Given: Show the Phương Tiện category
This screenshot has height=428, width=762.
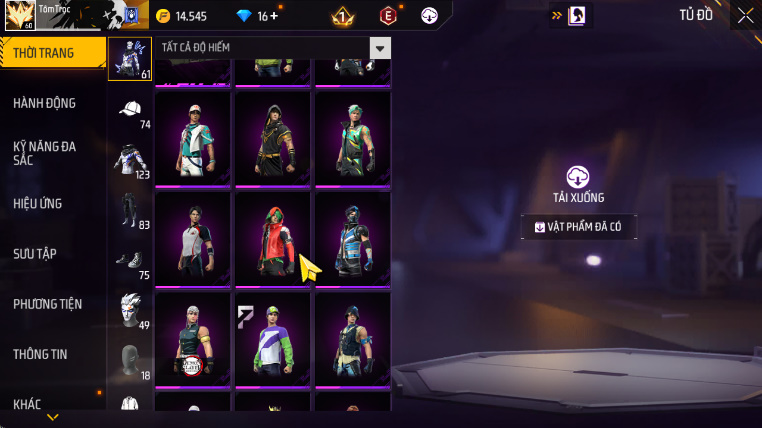Looking at the screenshot, I should click(x=48, y=303).
